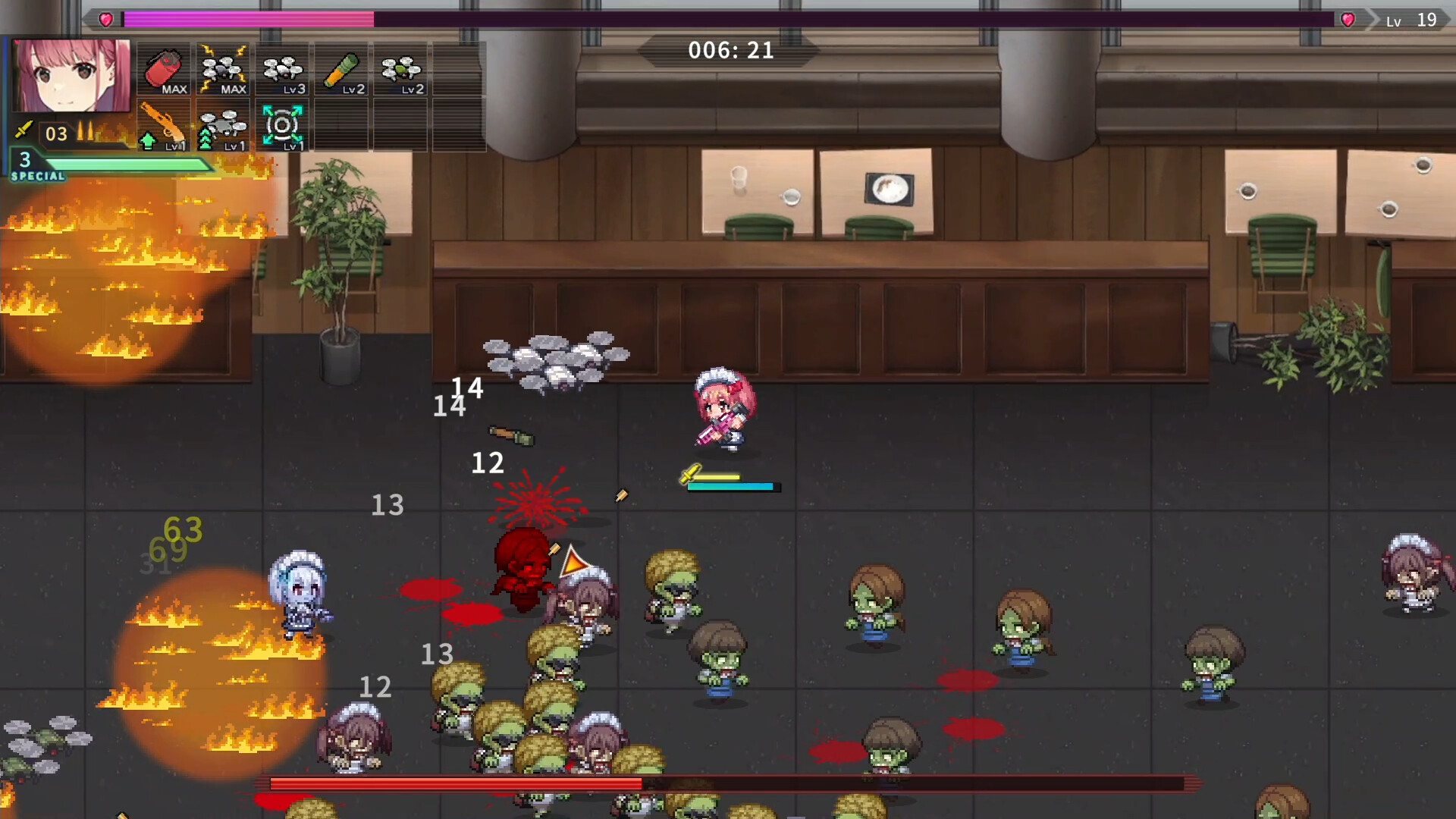The width and height of the screenshot is (1456, 819).
Task: Click the chevron arrow before Lv 19
Action: [x=1371, y=20]
